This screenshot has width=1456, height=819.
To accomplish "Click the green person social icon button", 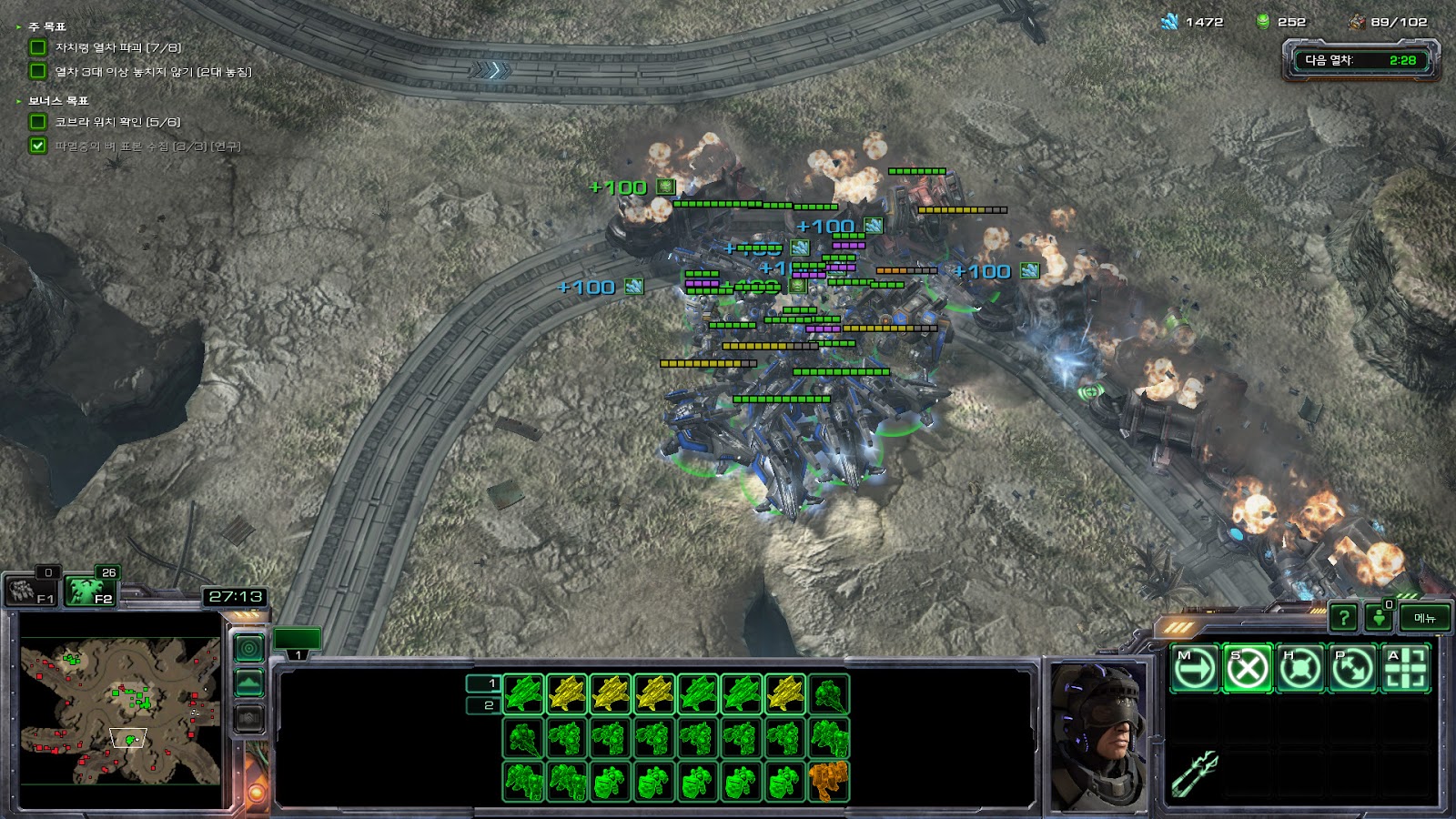I will (1380, 619).
